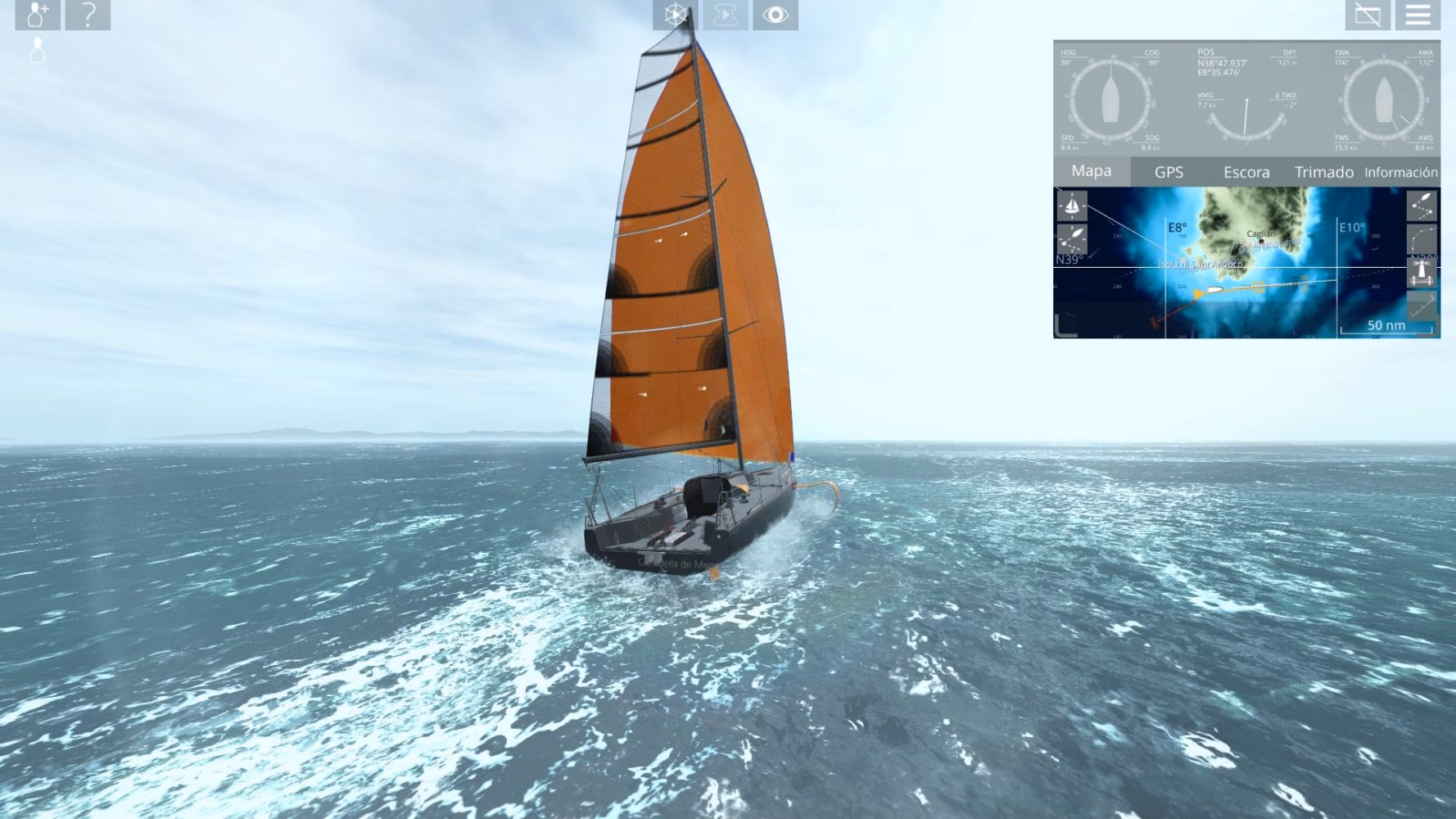The height and width of the screenshot is (819, 1456).
Task: Open the add crew member button
Action: [x=38, y=15]
